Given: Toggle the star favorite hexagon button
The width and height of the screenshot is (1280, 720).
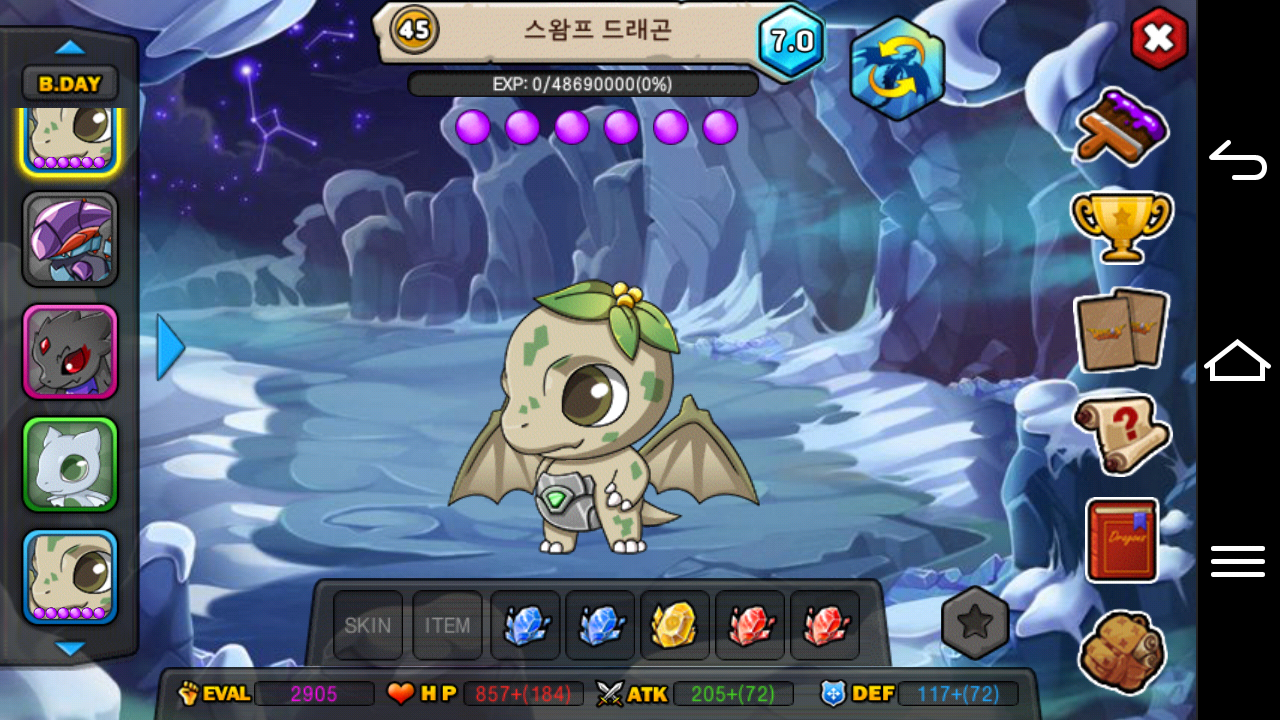Looking at the screenshot, I should (975, 622).
